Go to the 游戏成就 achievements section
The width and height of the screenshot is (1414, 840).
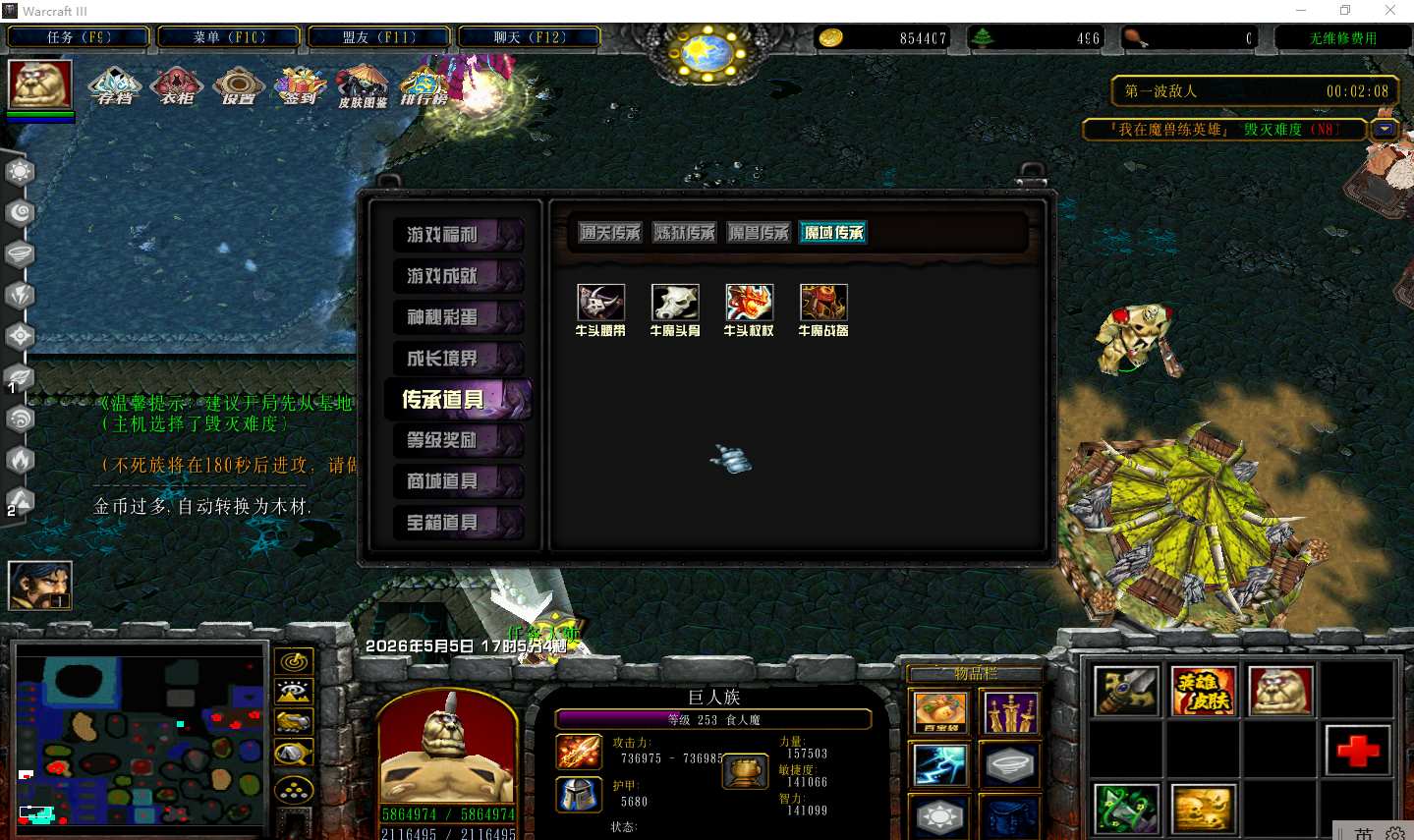pyautogui.click(x=457, y=276)
